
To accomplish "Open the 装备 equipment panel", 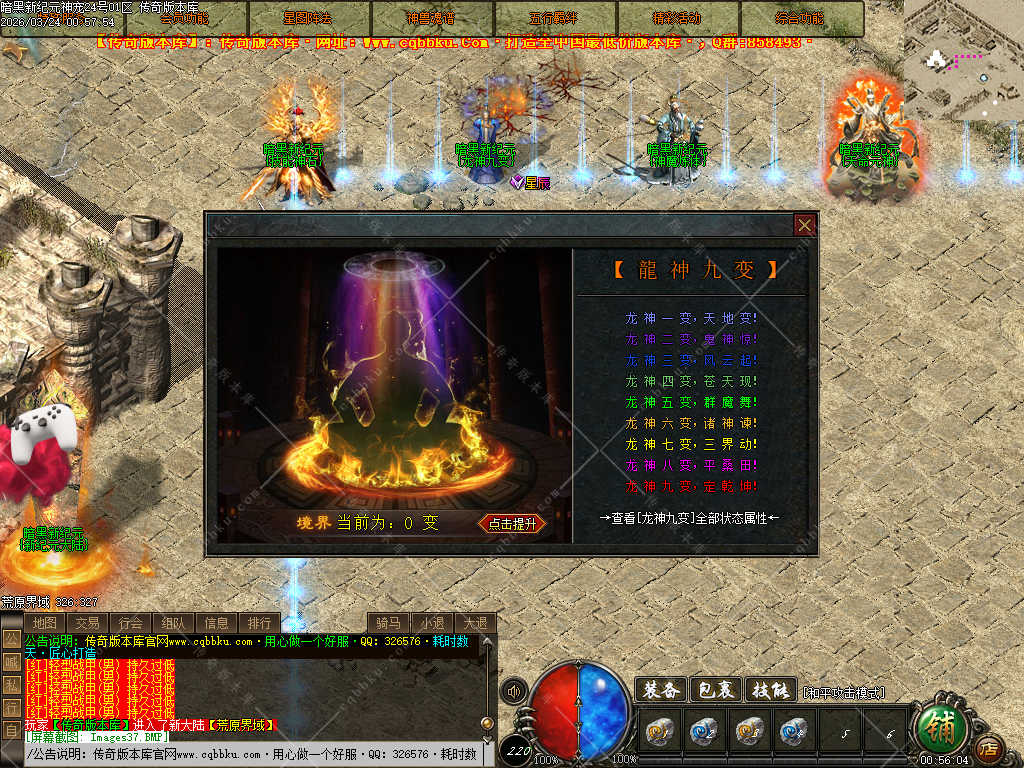I will tap(660, 690).
